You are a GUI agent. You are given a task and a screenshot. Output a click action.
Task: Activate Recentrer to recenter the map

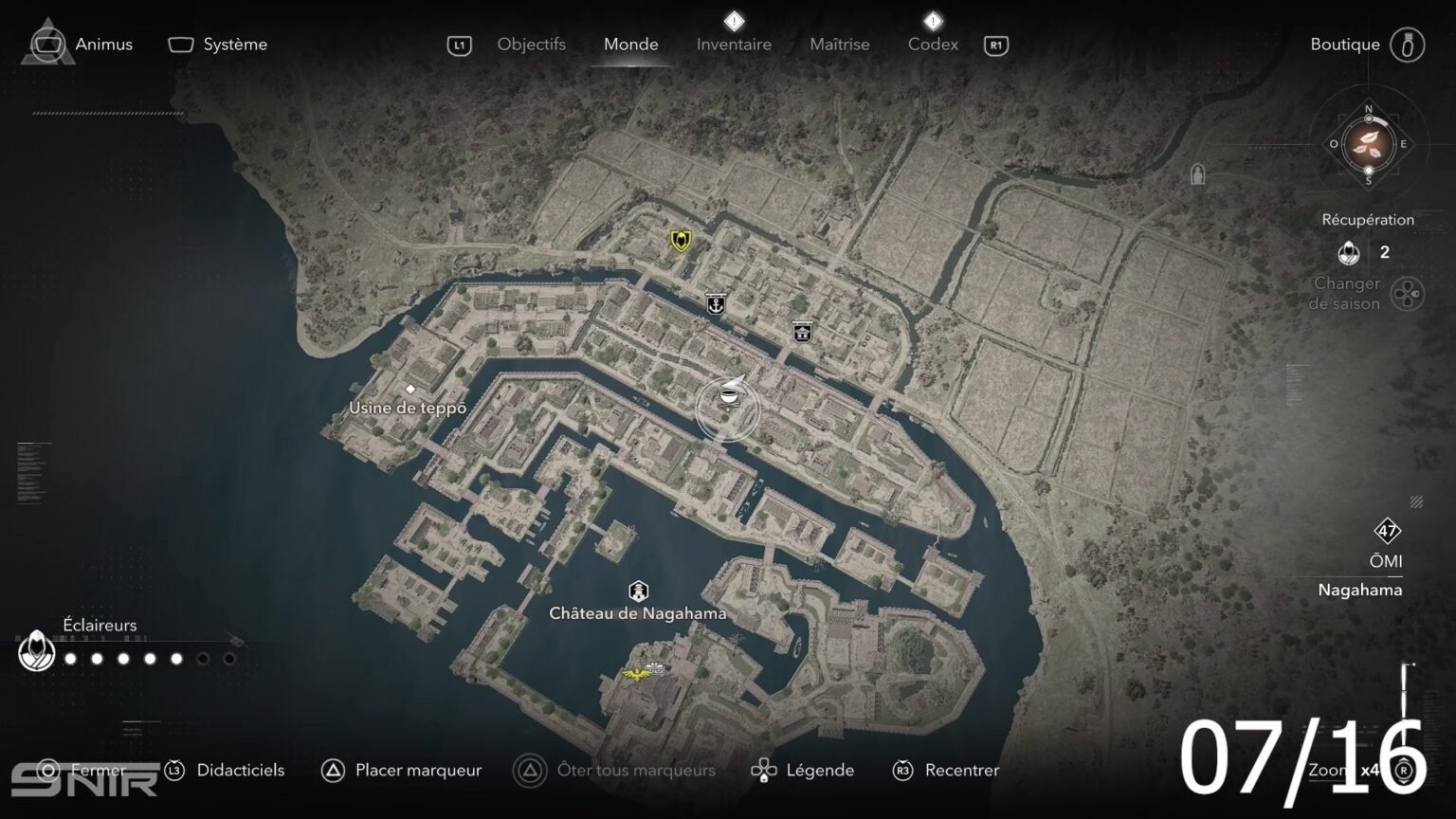coord(959,770)
